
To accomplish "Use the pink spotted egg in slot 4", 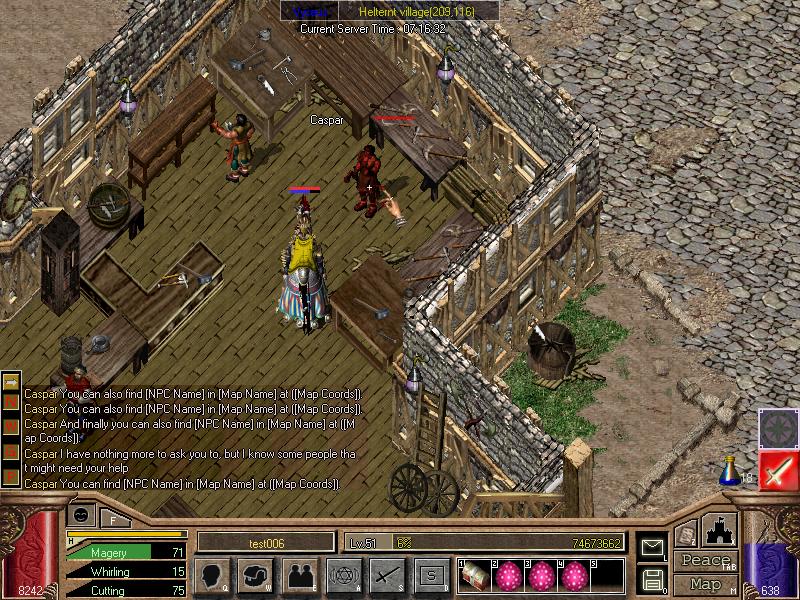I will 574,574.
